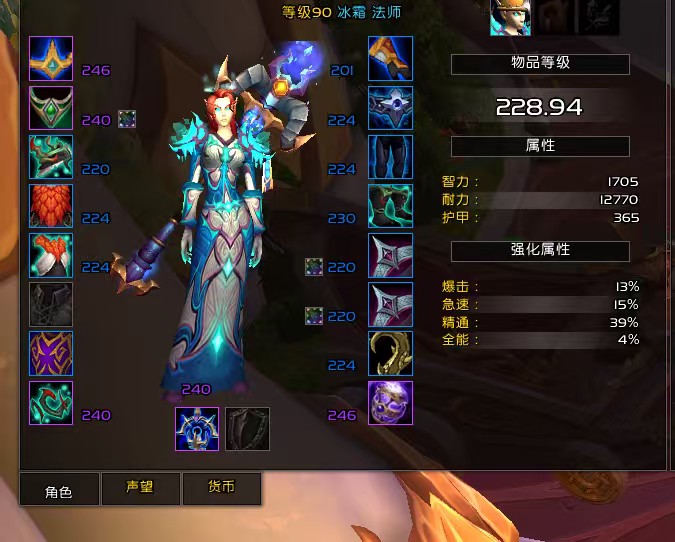675x542 pixels.
Task: Select the dark blue leggings slot
Action: pyautogui.click(x=390, y=157)
